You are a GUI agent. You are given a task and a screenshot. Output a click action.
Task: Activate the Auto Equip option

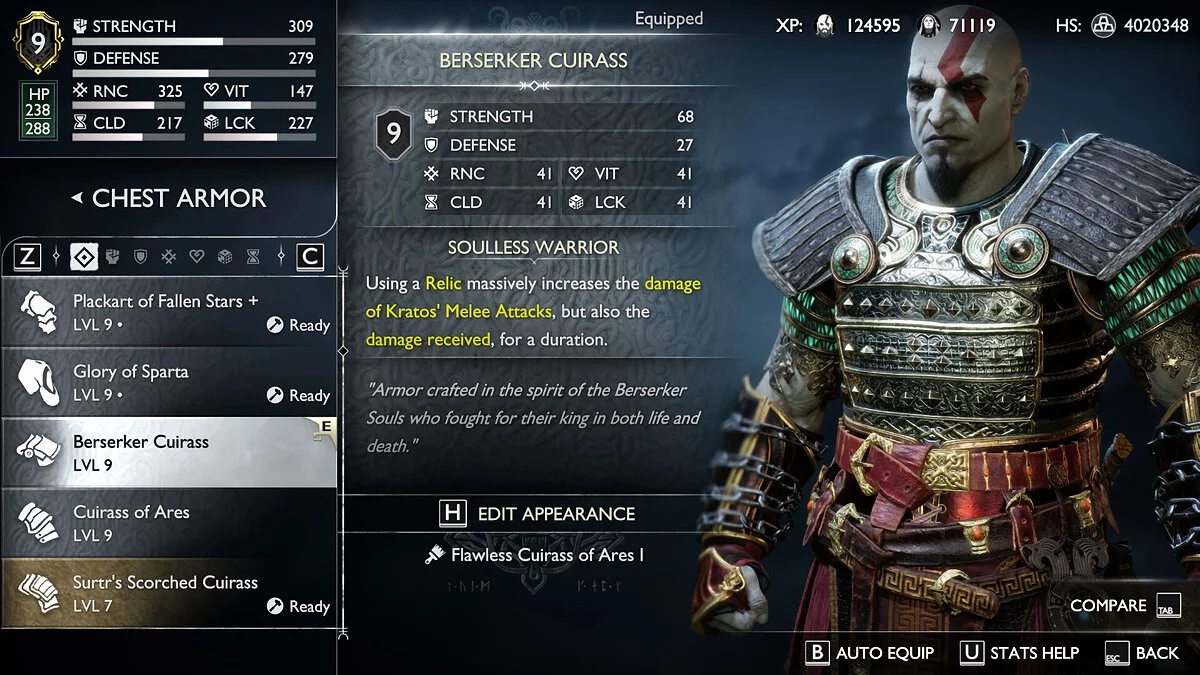(871, 653)
